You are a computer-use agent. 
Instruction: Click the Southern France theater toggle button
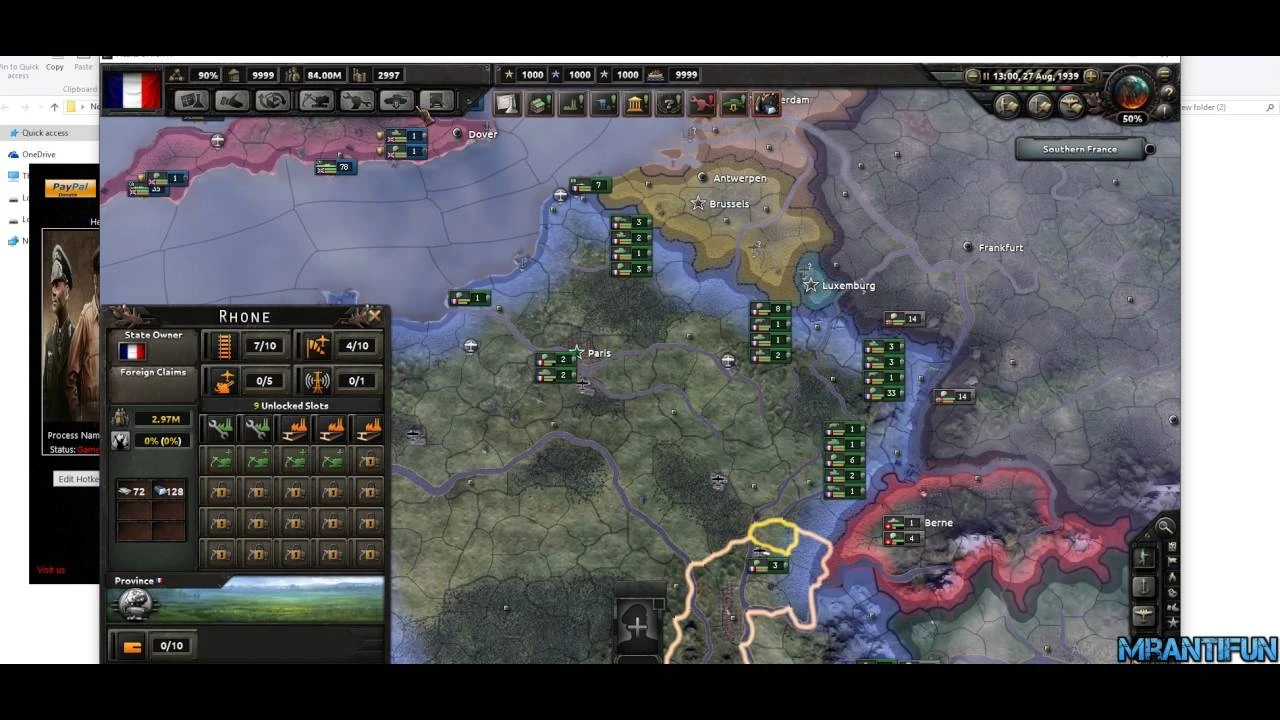1080,148
